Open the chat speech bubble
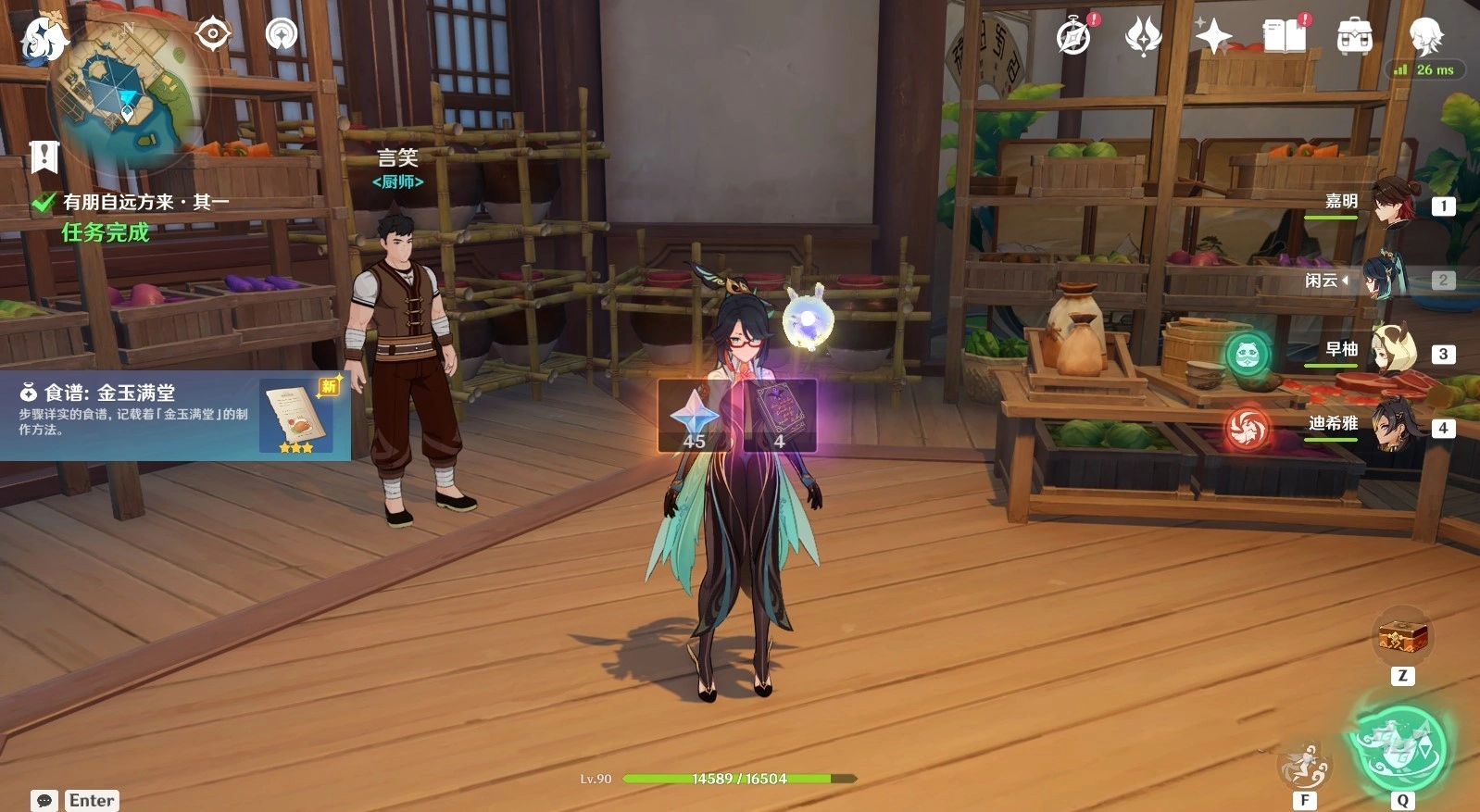 [x=44, y=800]
